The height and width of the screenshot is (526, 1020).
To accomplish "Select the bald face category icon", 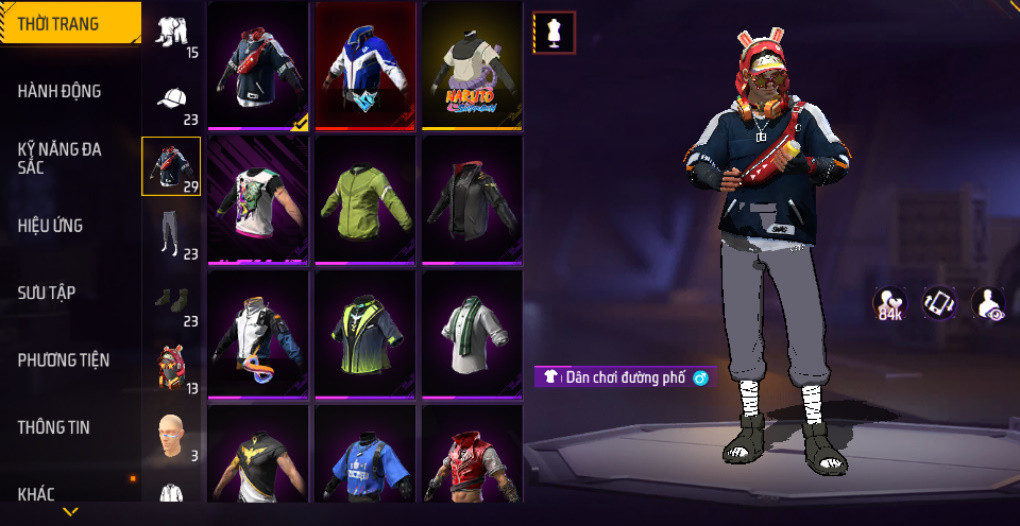I will pos(172,436).
